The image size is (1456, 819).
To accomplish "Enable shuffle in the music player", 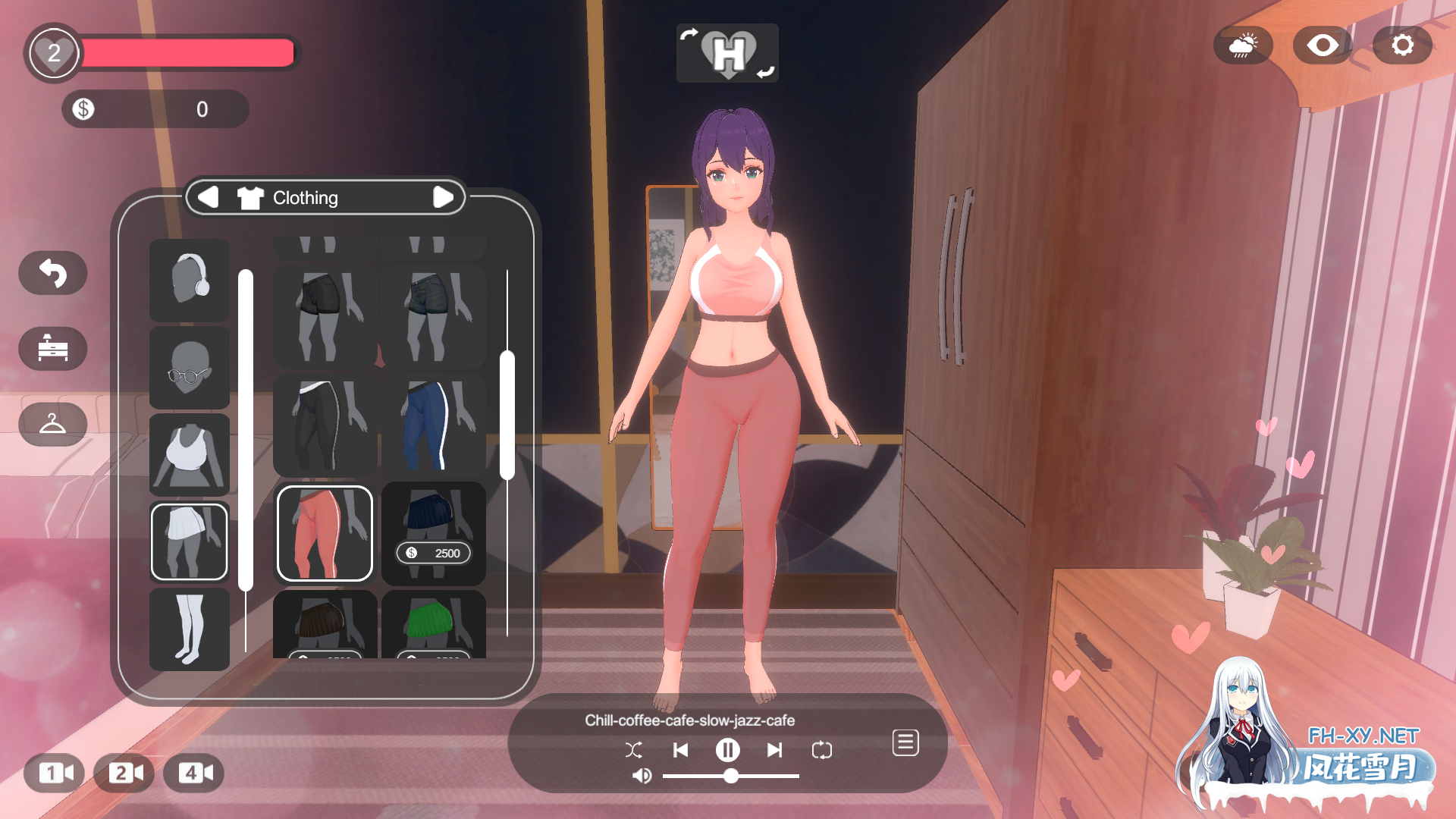I will click(x=635, y=750).
